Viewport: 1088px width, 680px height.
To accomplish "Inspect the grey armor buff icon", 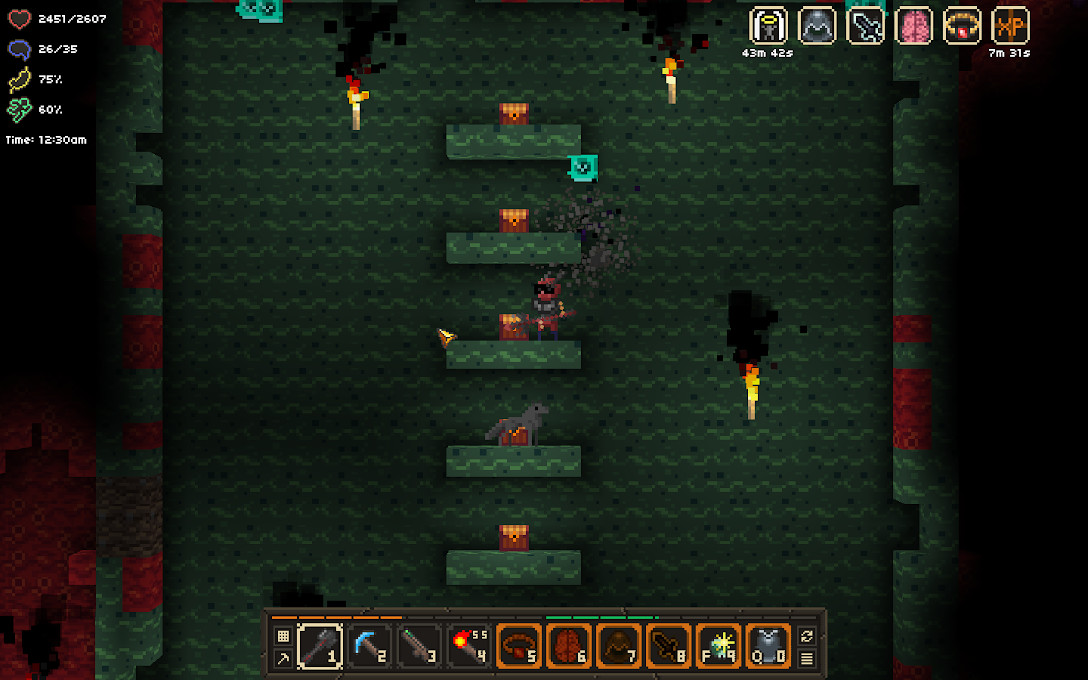I will [x=817, y=26].
